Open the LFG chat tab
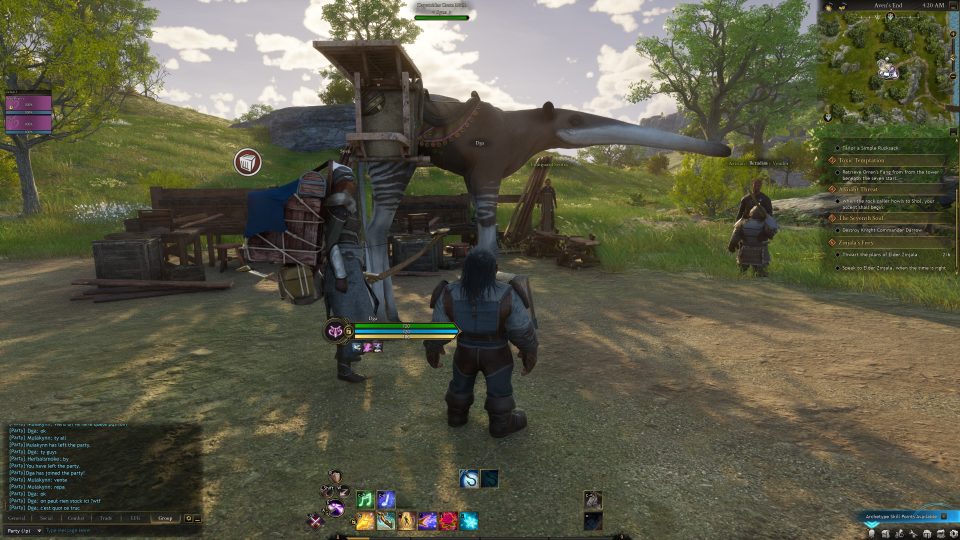960x540 pixels. pos(134,518)
